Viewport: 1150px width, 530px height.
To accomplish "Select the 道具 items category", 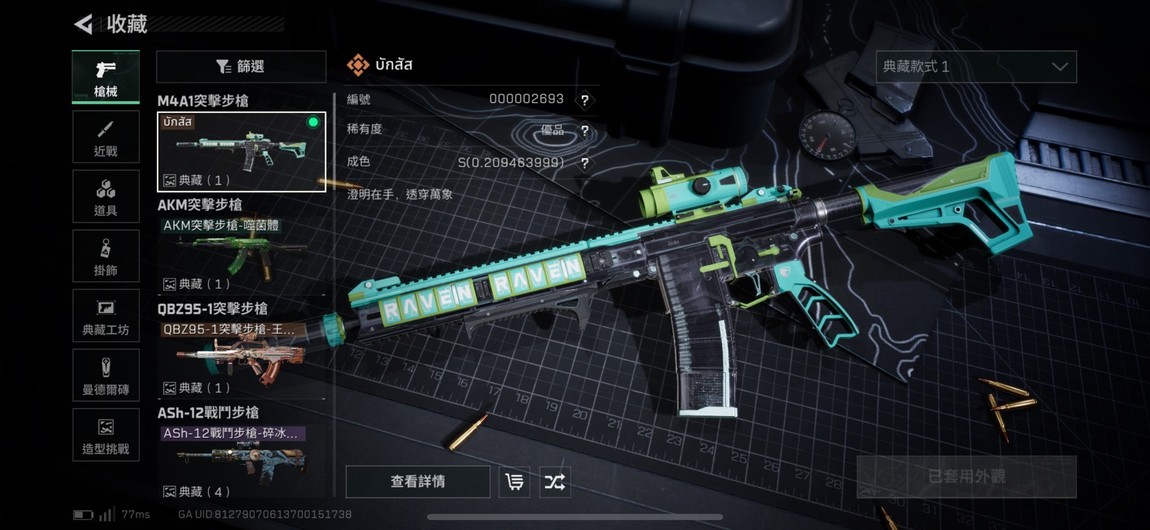I will [105, 197].
